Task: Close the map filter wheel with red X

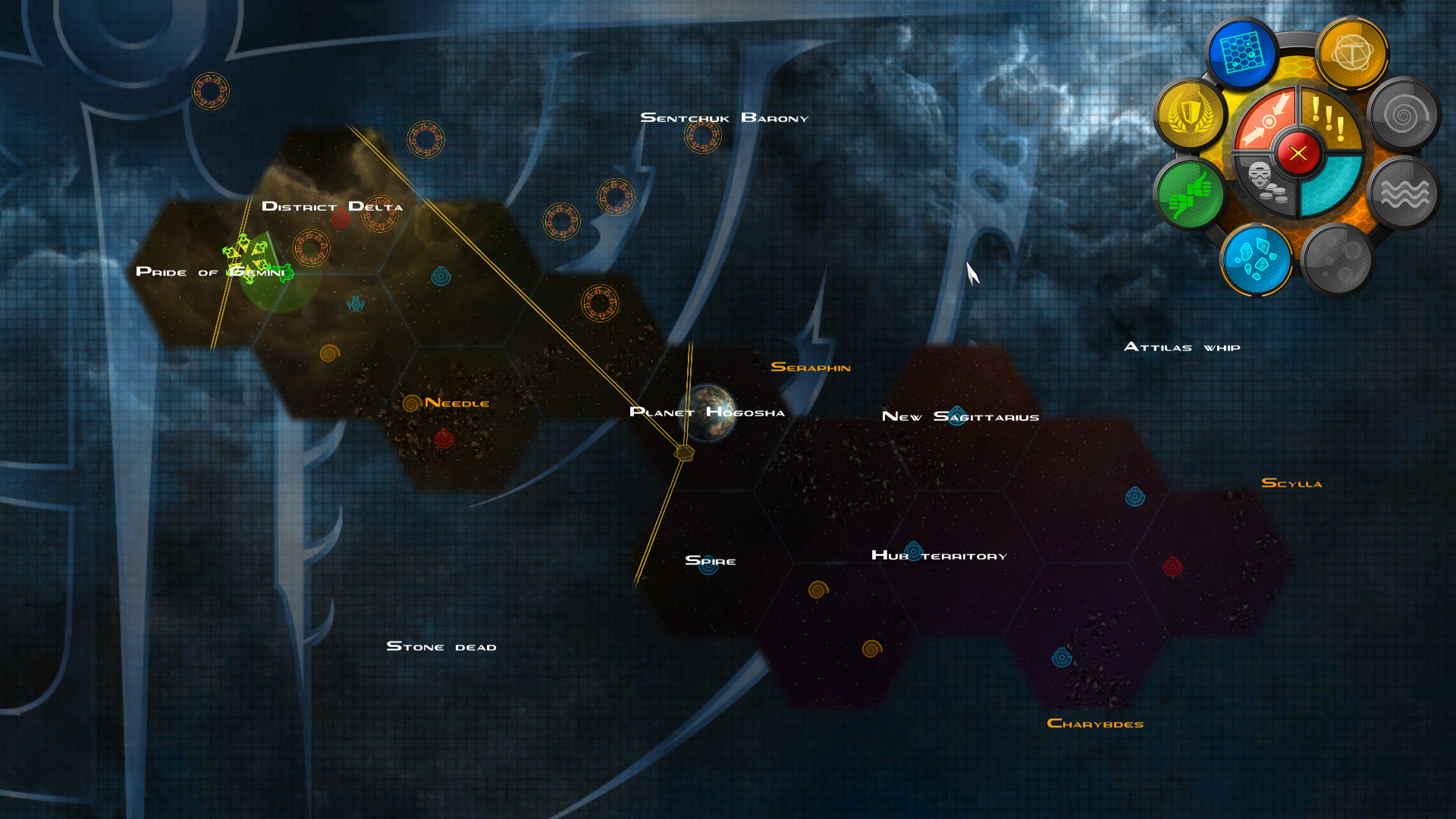Action: tap(1298, 153)
